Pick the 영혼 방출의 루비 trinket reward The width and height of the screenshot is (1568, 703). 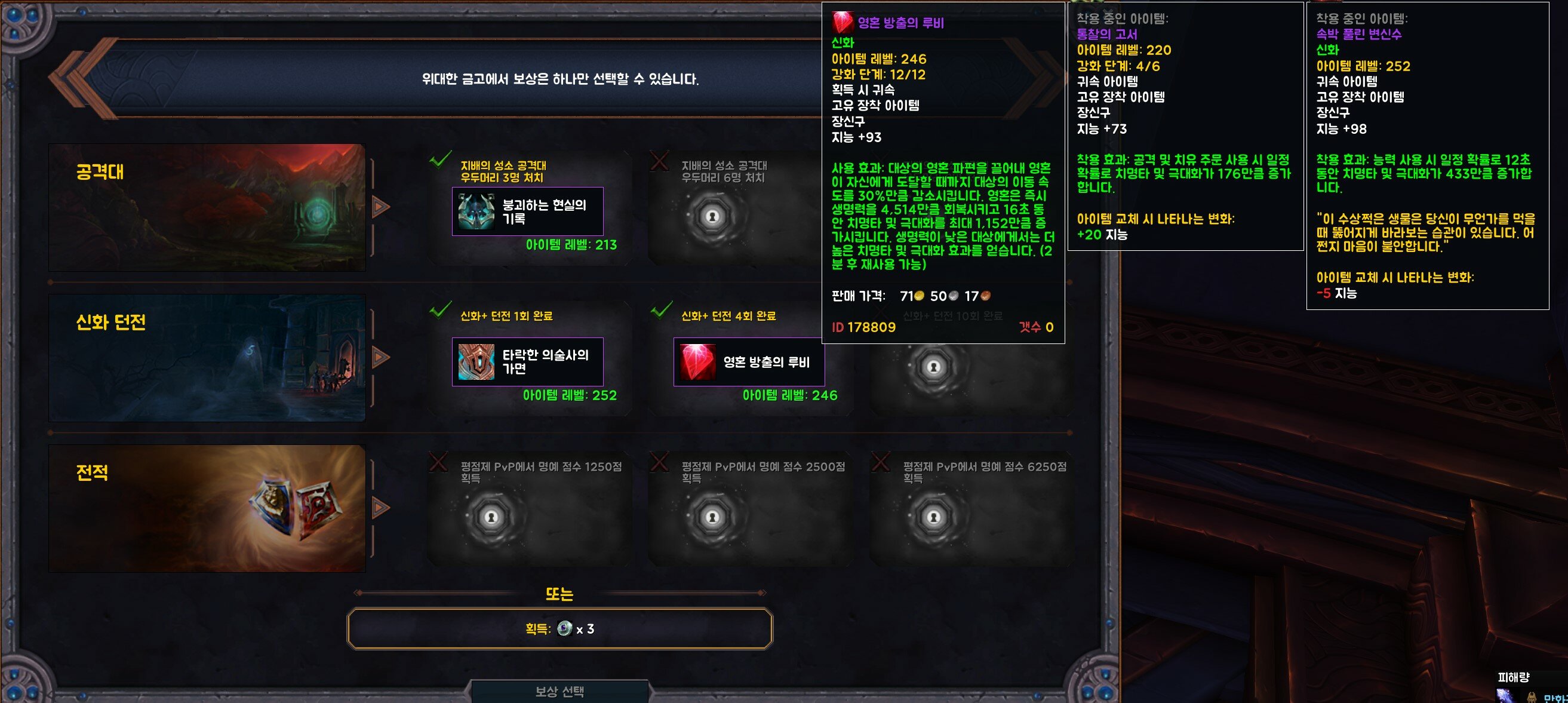749,361
